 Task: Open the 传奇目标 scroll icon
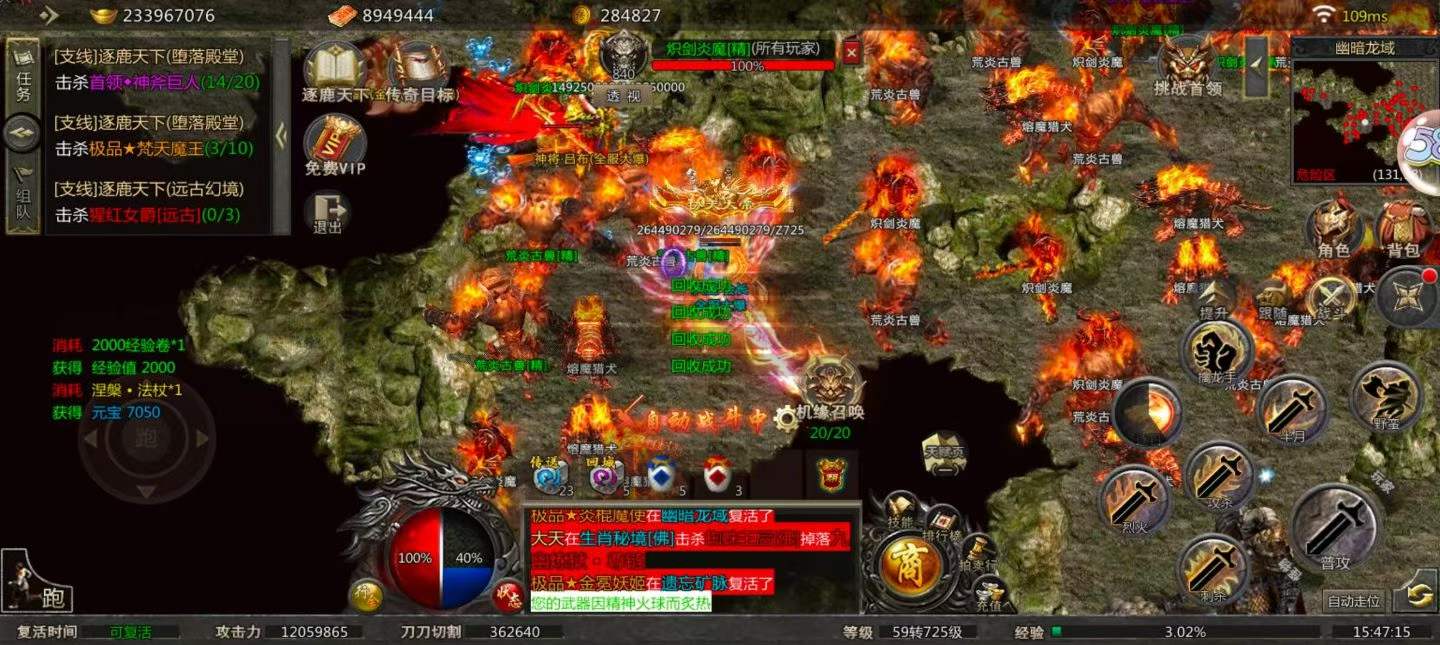(419, 70)
